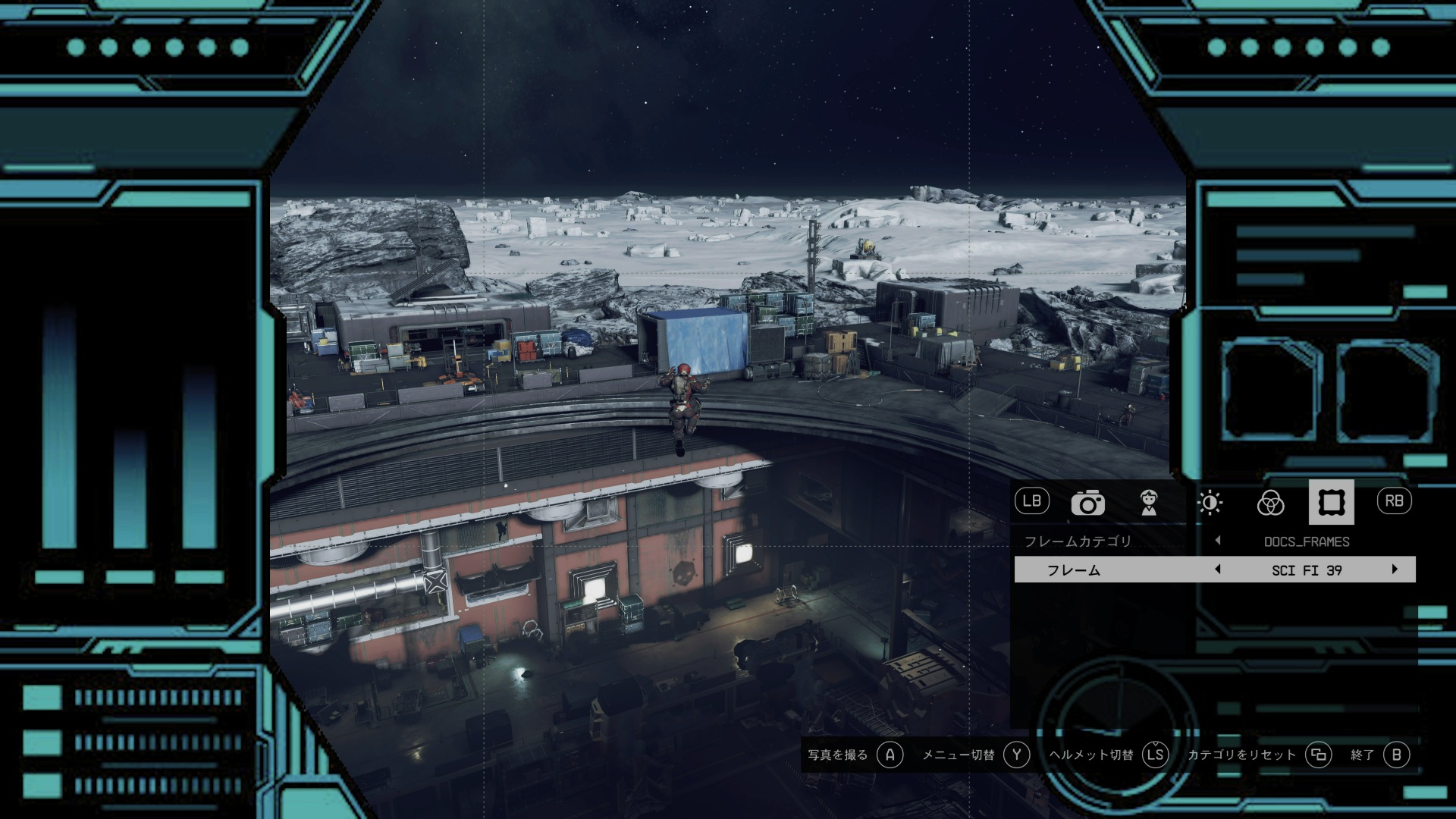The image size is (1456, 819).
Task: Cycle to previous frame before SCI FI 39
Action: tap(1218, 570)
